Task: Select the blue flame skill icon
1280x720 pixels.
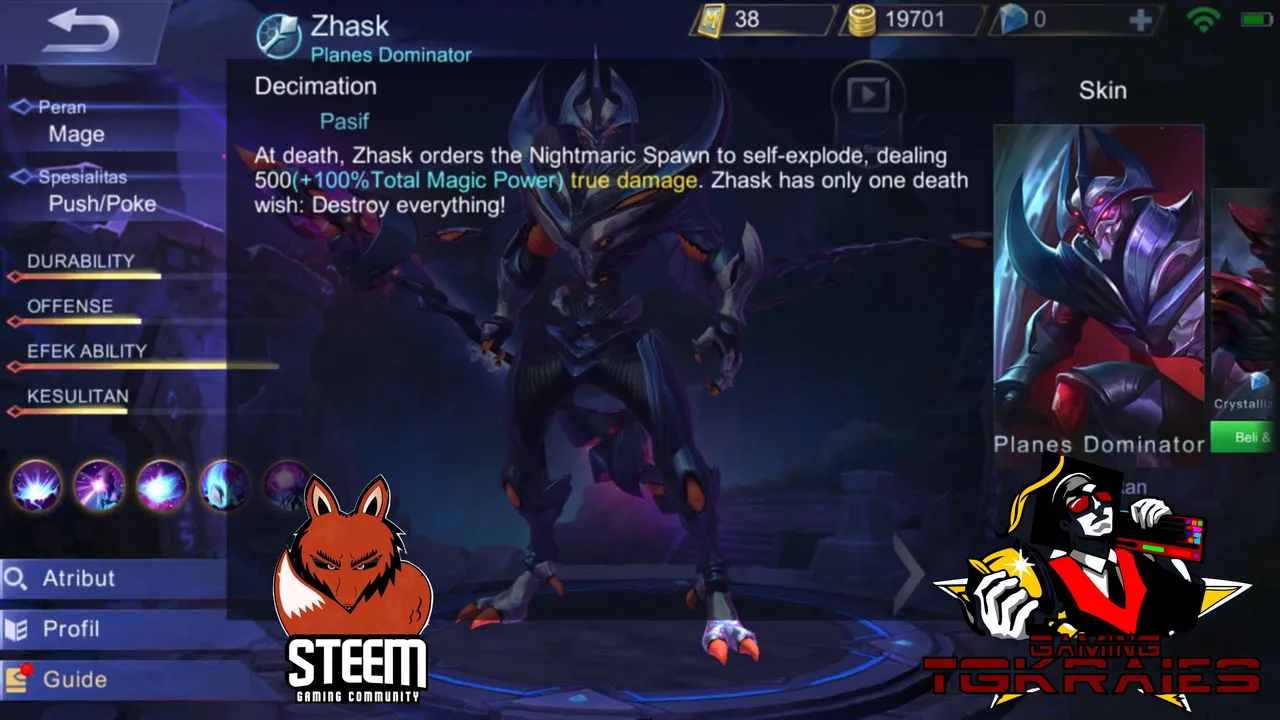Action: click(224, 486)
